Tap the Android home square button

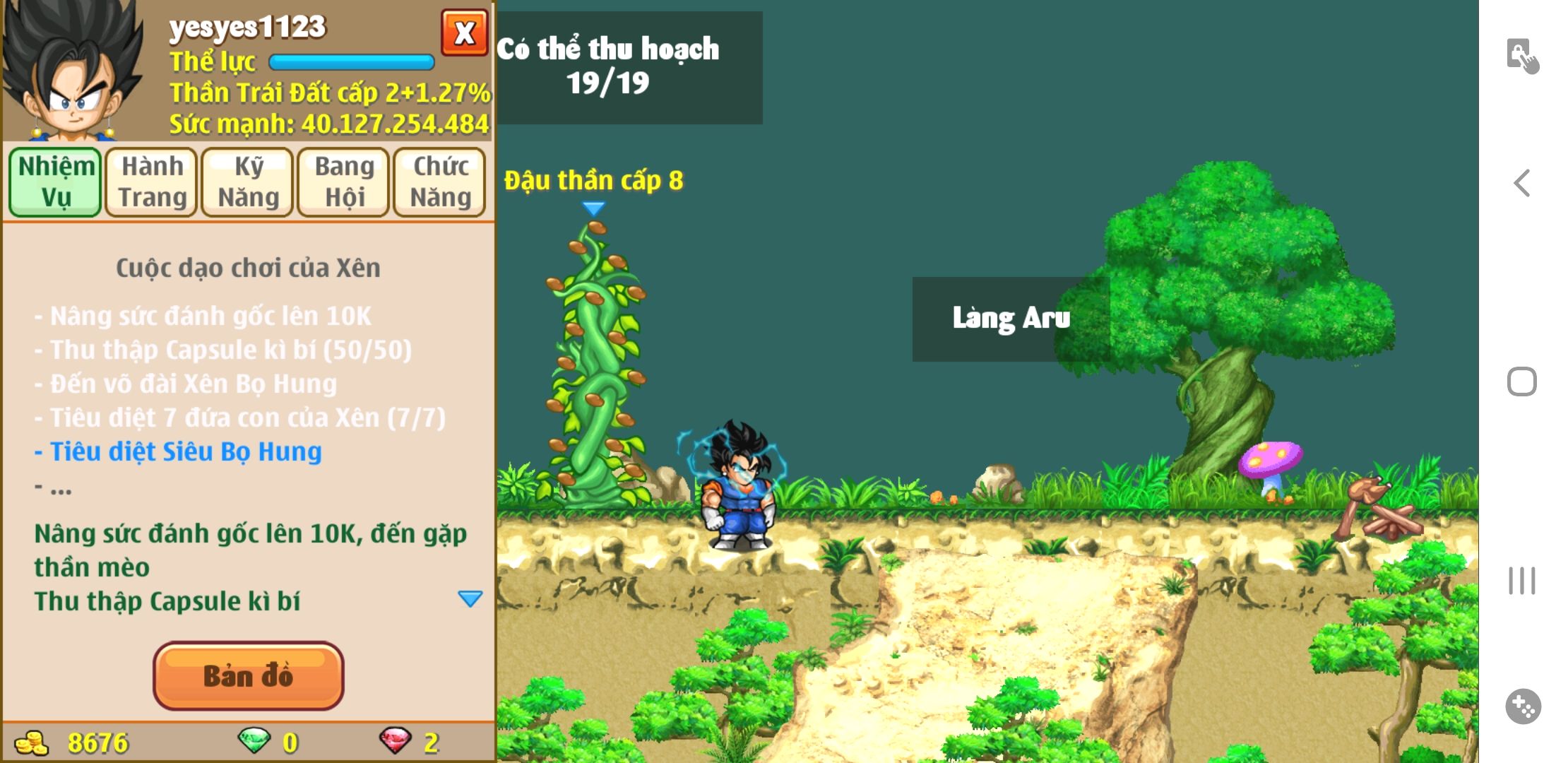tap(1522, 381)
